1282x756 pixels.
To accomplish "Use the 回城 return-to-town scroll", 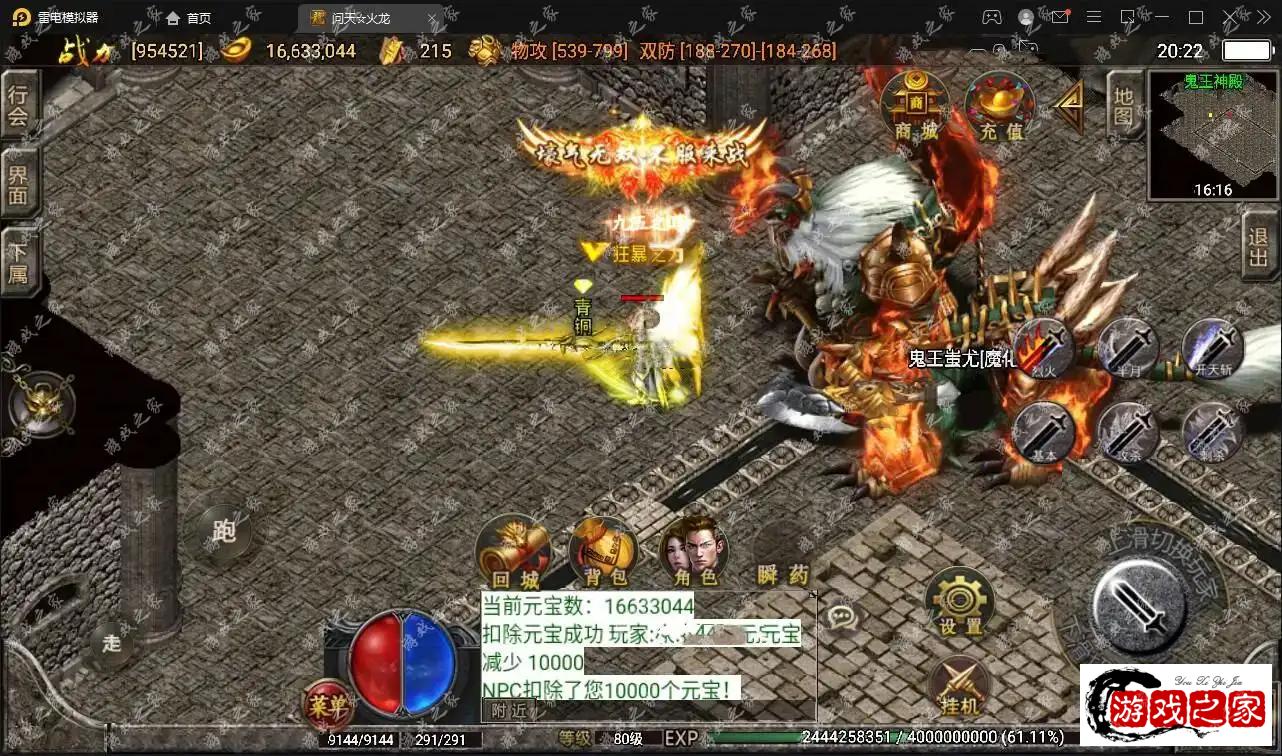I will (x=514, y=551).
